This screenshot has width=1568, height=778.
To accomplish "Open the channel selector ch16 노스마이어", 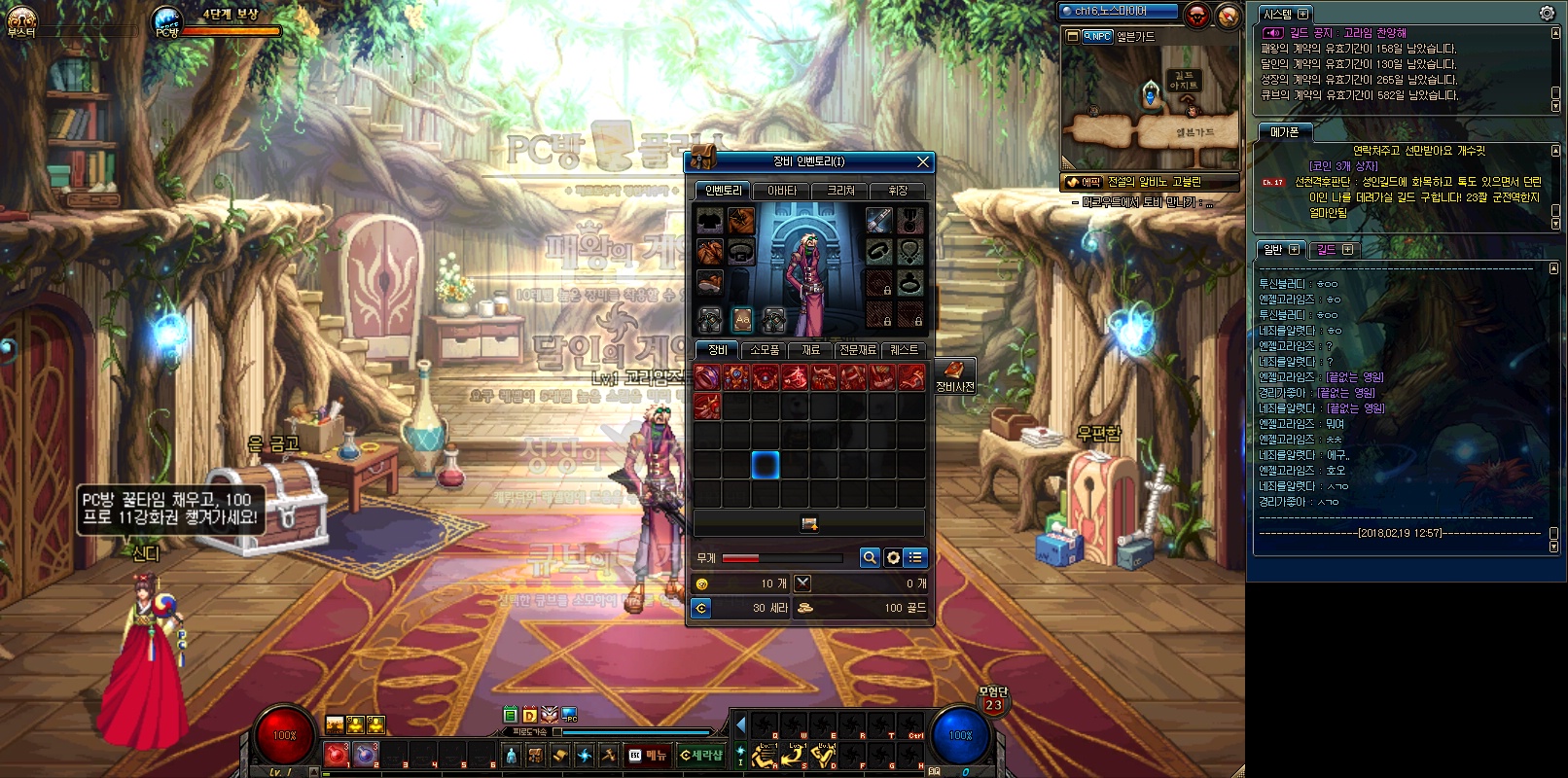I will pos(1119,11).
